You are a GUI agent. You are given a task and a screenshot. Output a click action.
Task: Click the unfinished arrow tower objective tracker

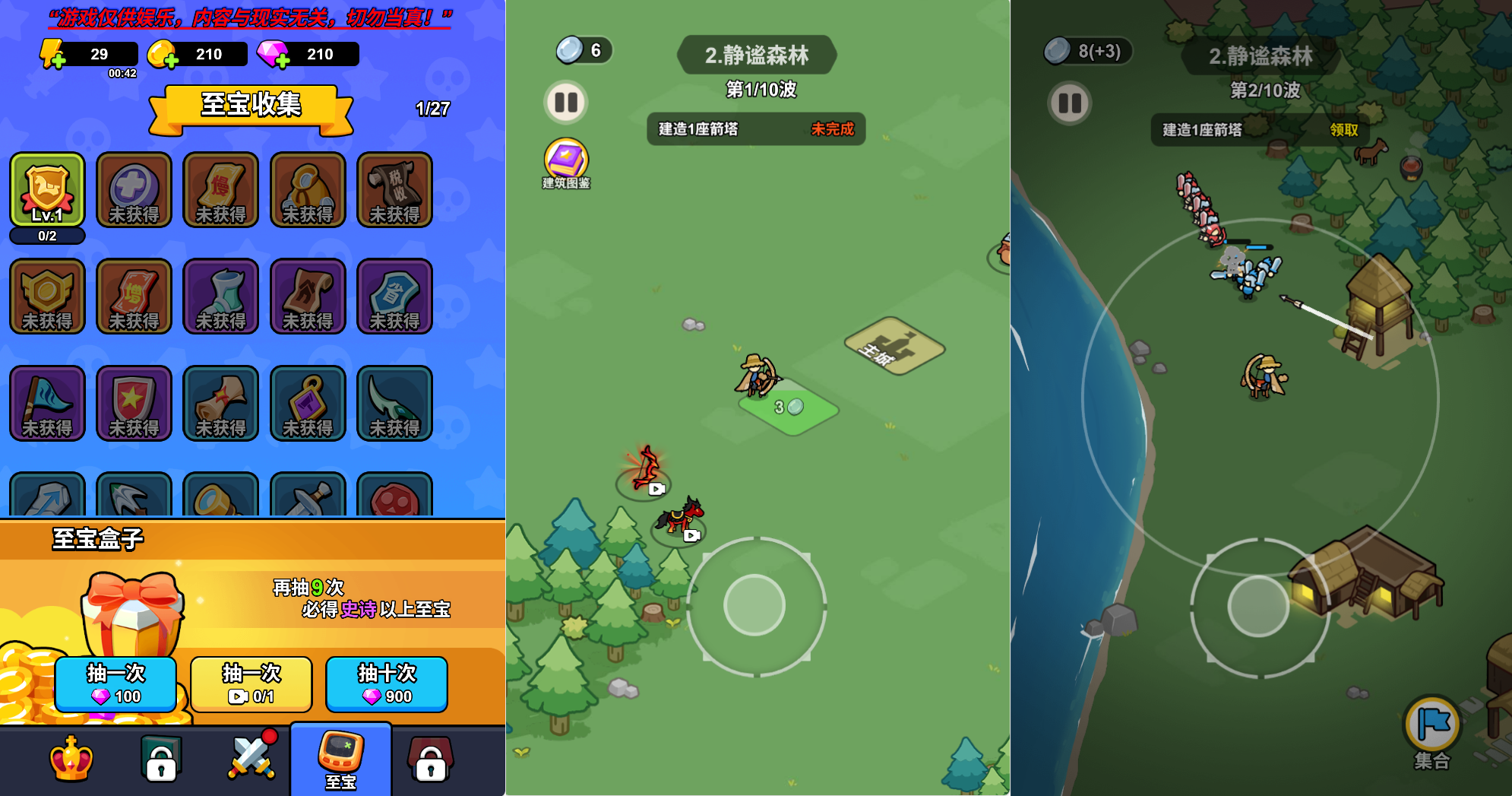[x=756, y=129]
